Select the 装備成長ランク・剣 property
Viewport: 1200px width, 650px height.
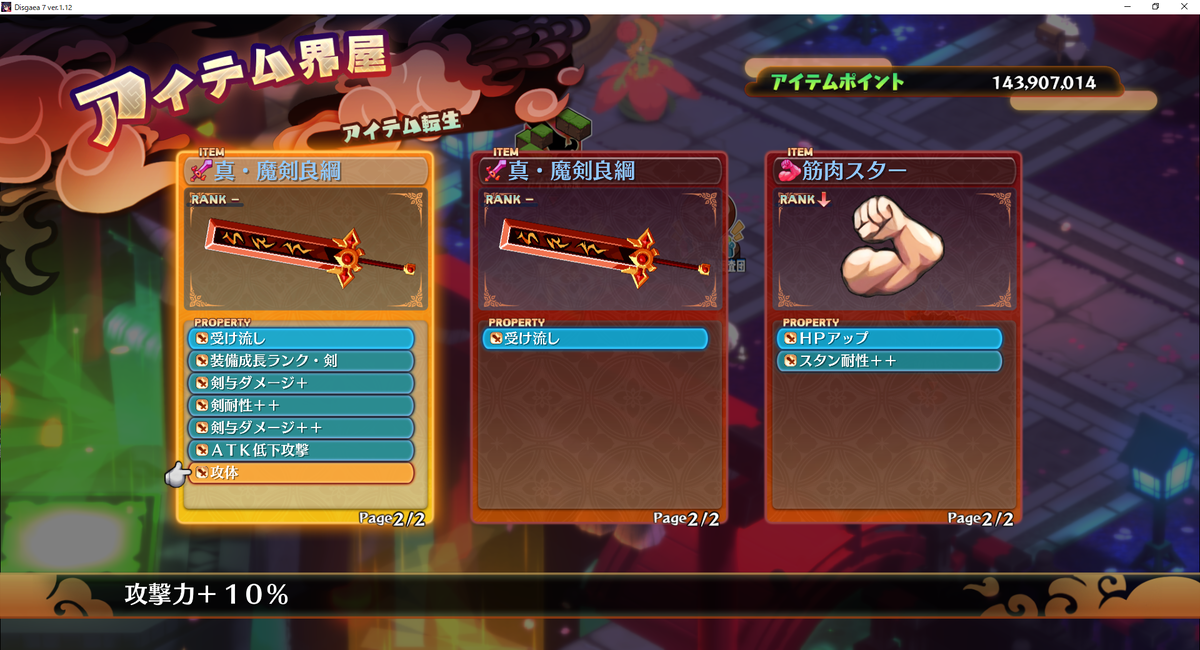(x=300, y=361)
